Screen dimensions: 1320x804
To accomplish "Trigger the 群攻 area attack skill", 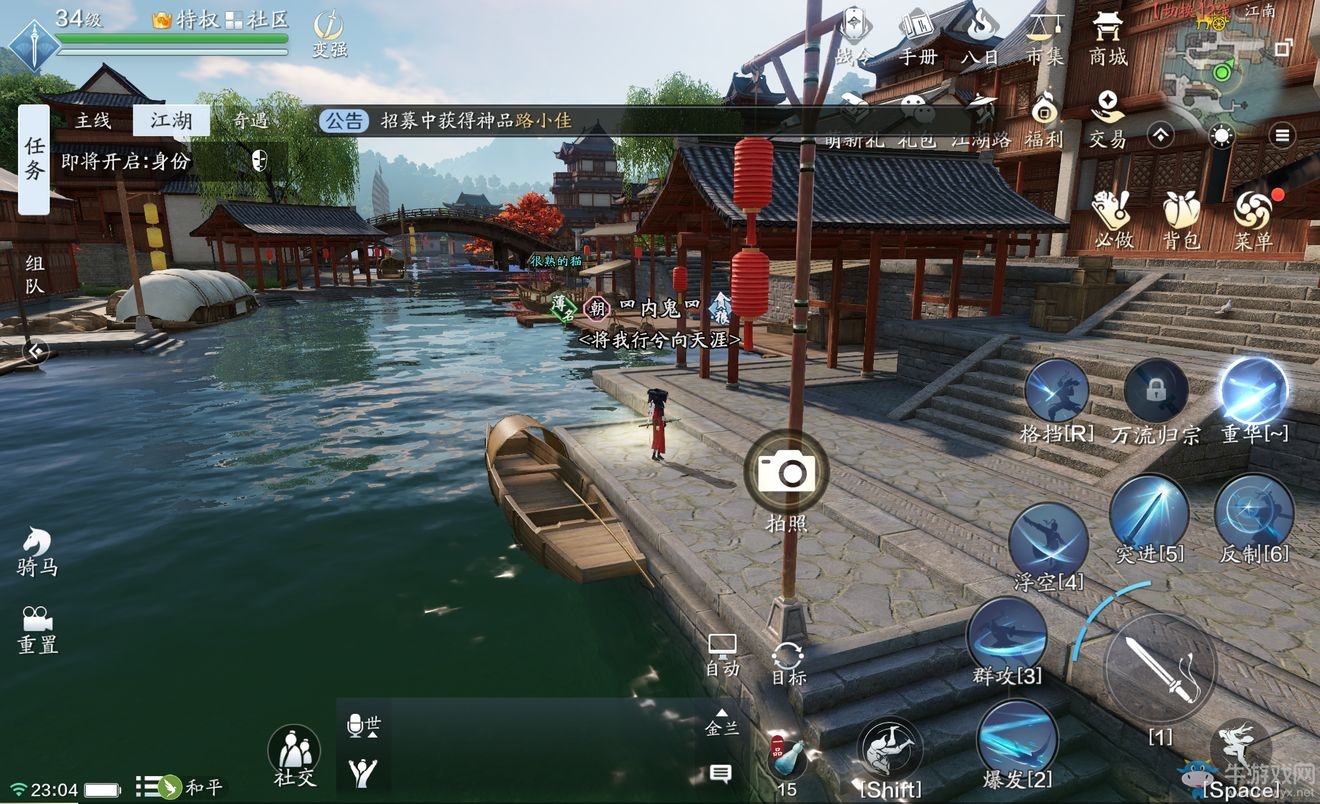I will (x=1007, y=637).
